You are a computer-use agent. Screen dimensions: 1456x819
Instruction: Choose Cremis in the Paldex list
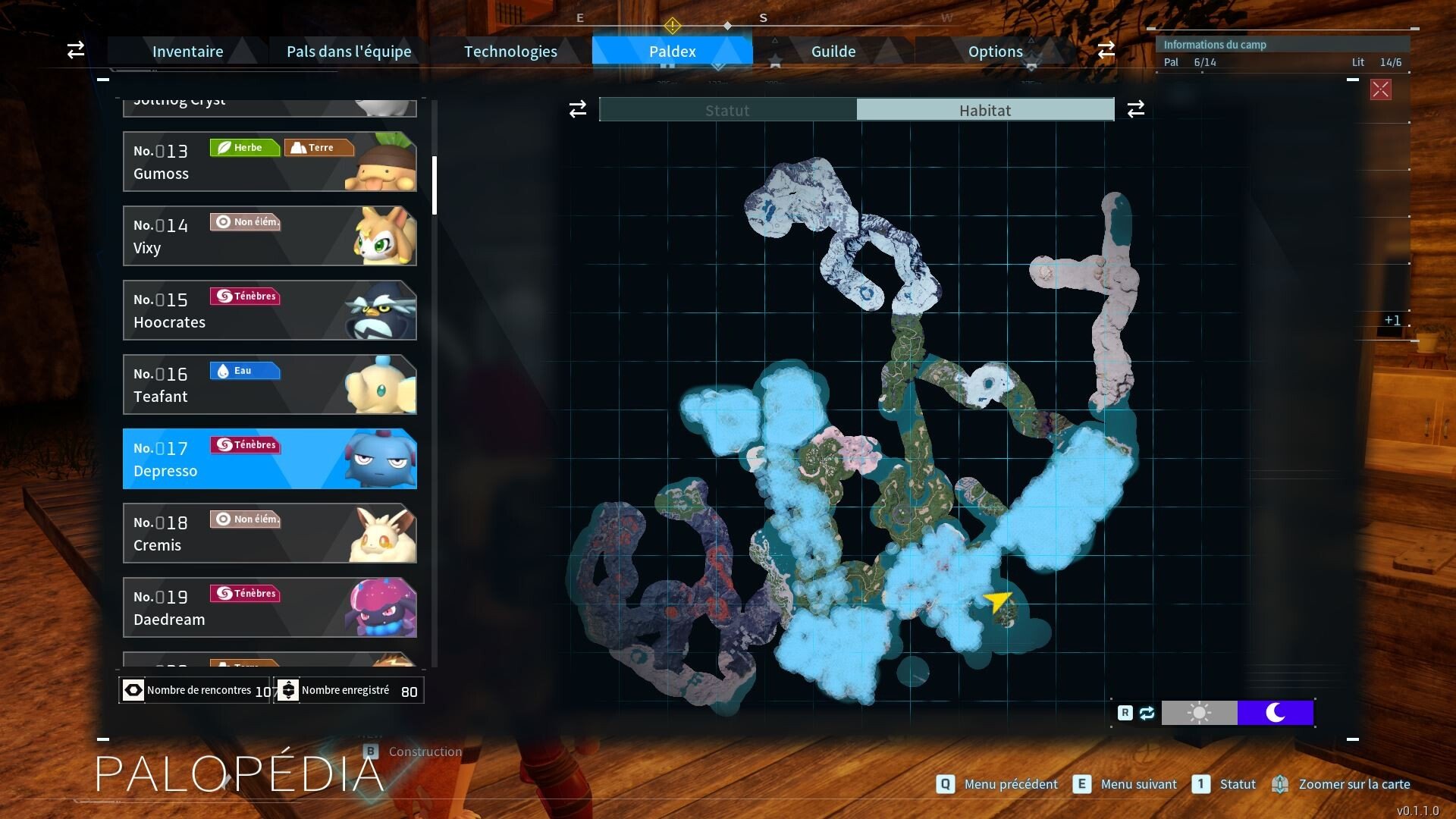click(269, 533)
